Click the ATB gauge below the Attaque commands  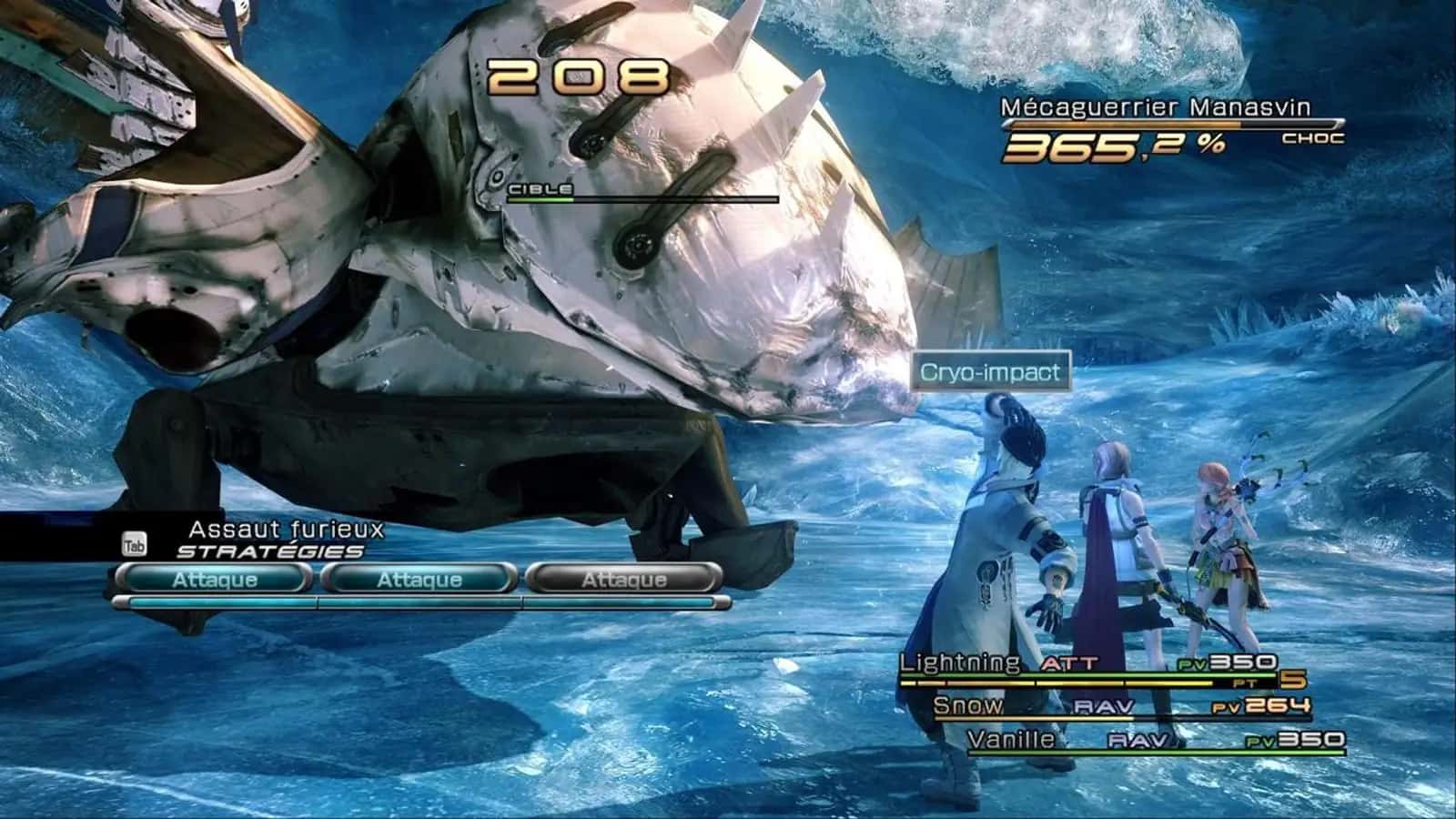coord(420,602)
